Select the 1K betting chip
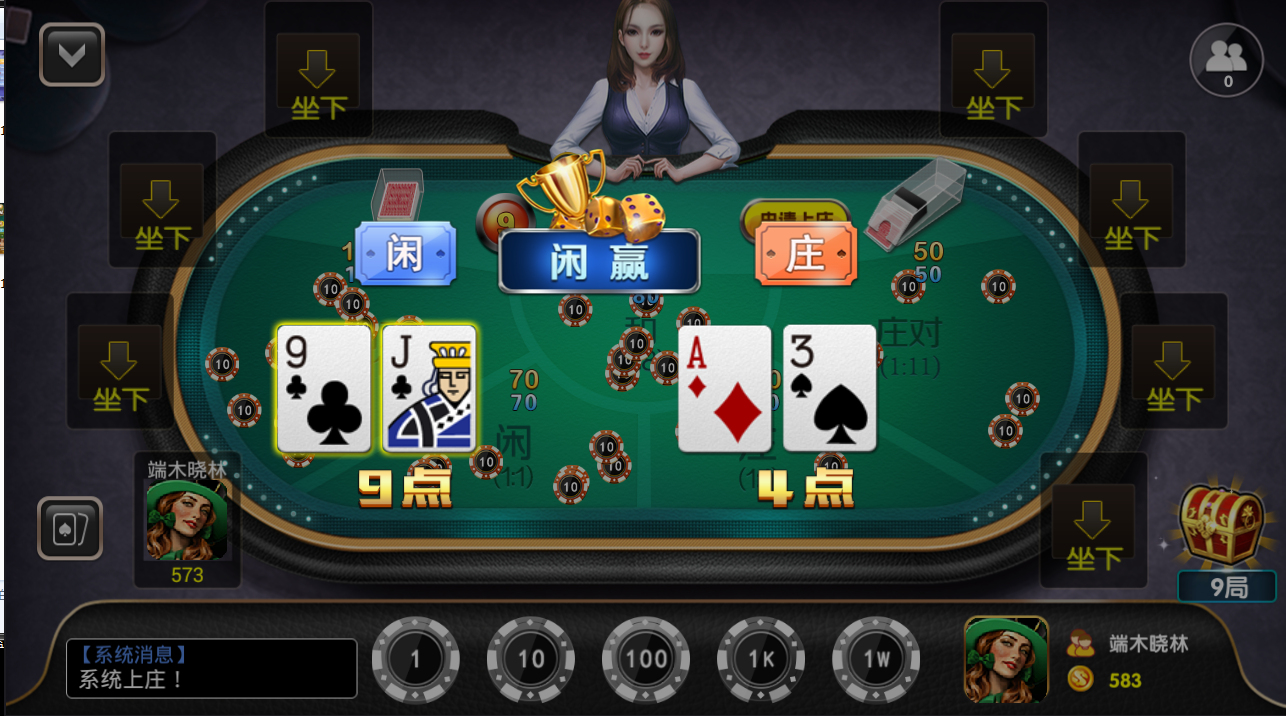The height and width of the screenshot is (716, 1286). [761, 659]
